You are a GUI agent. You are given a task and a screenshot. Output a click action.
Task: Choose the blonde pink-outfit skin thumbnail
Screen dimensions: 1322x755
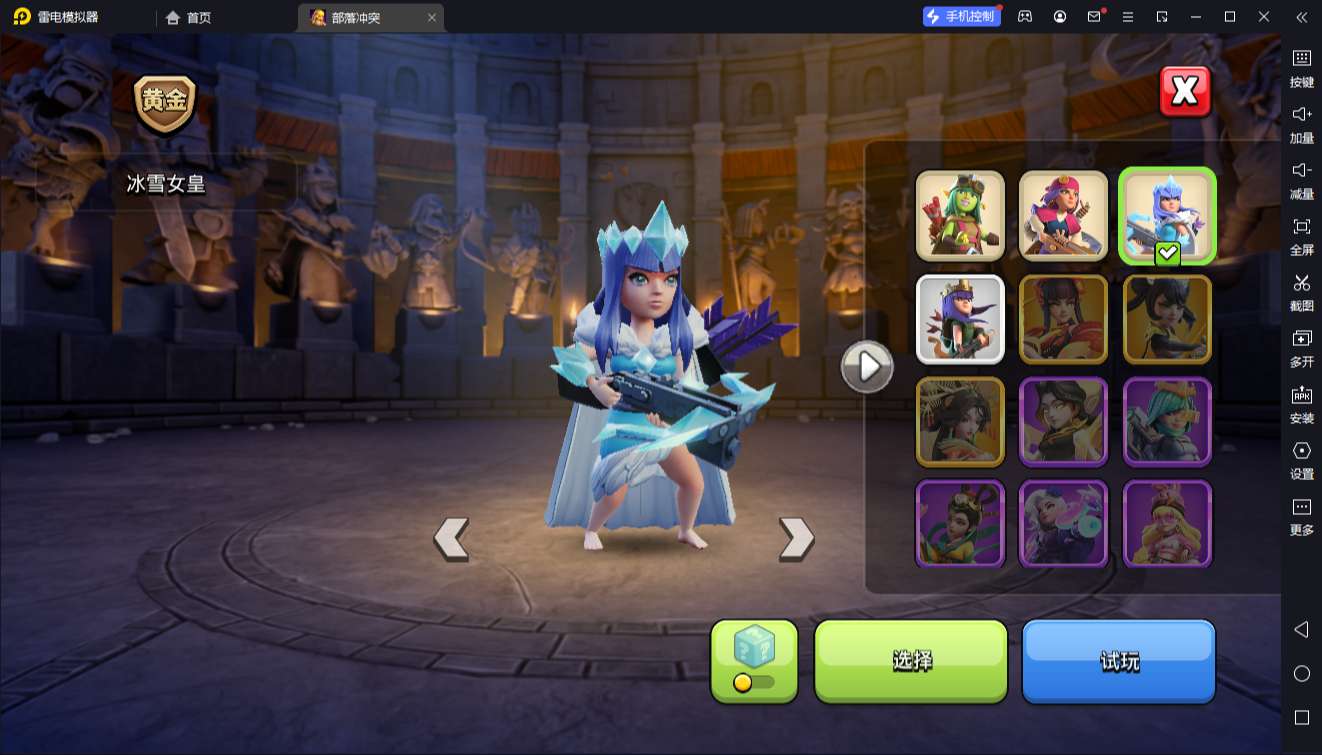(x=1167, y=524)
